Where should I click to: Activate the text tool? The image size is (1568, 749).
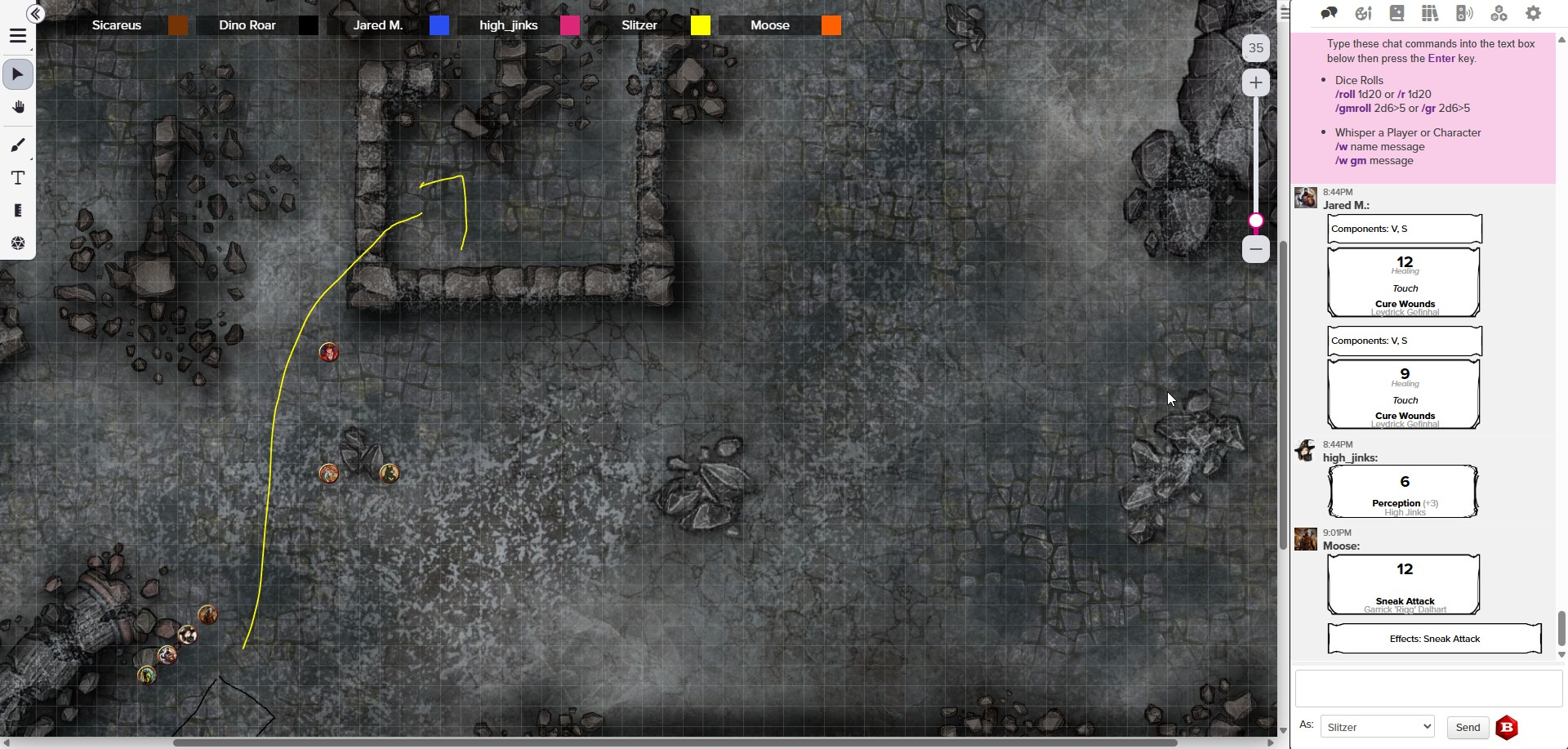[x=18, y=178]
